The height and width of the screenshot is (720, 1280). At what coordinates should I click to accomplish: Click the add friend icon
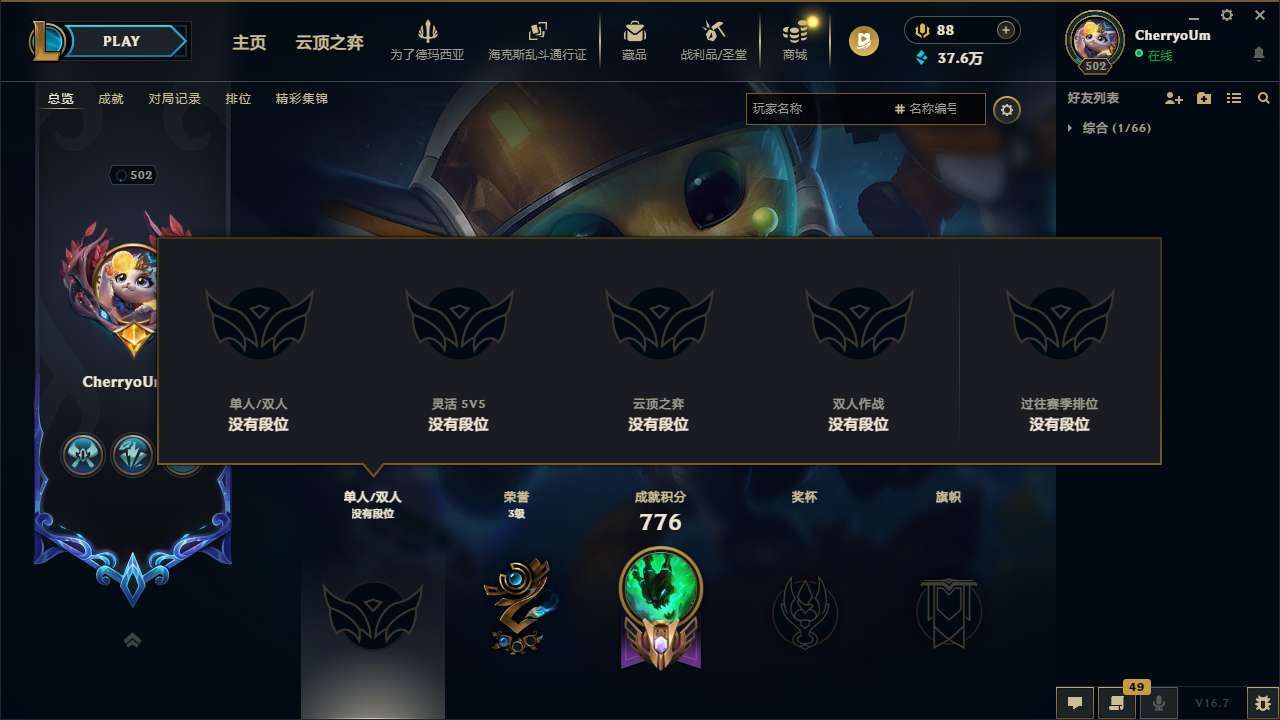pos(1174,98)
